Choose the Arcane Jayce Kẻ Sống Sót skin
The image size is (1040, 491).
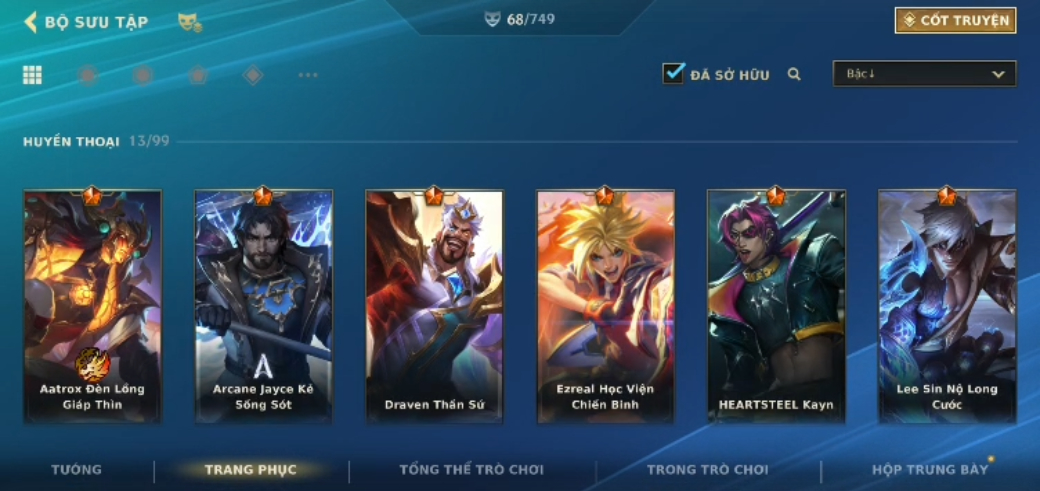tap(263, 305)
